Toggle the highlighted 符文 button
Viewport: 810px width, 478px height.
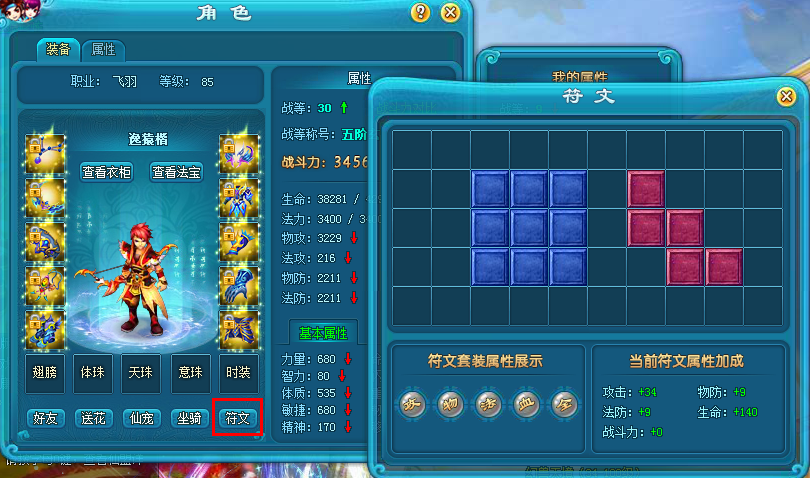[237, 418]
